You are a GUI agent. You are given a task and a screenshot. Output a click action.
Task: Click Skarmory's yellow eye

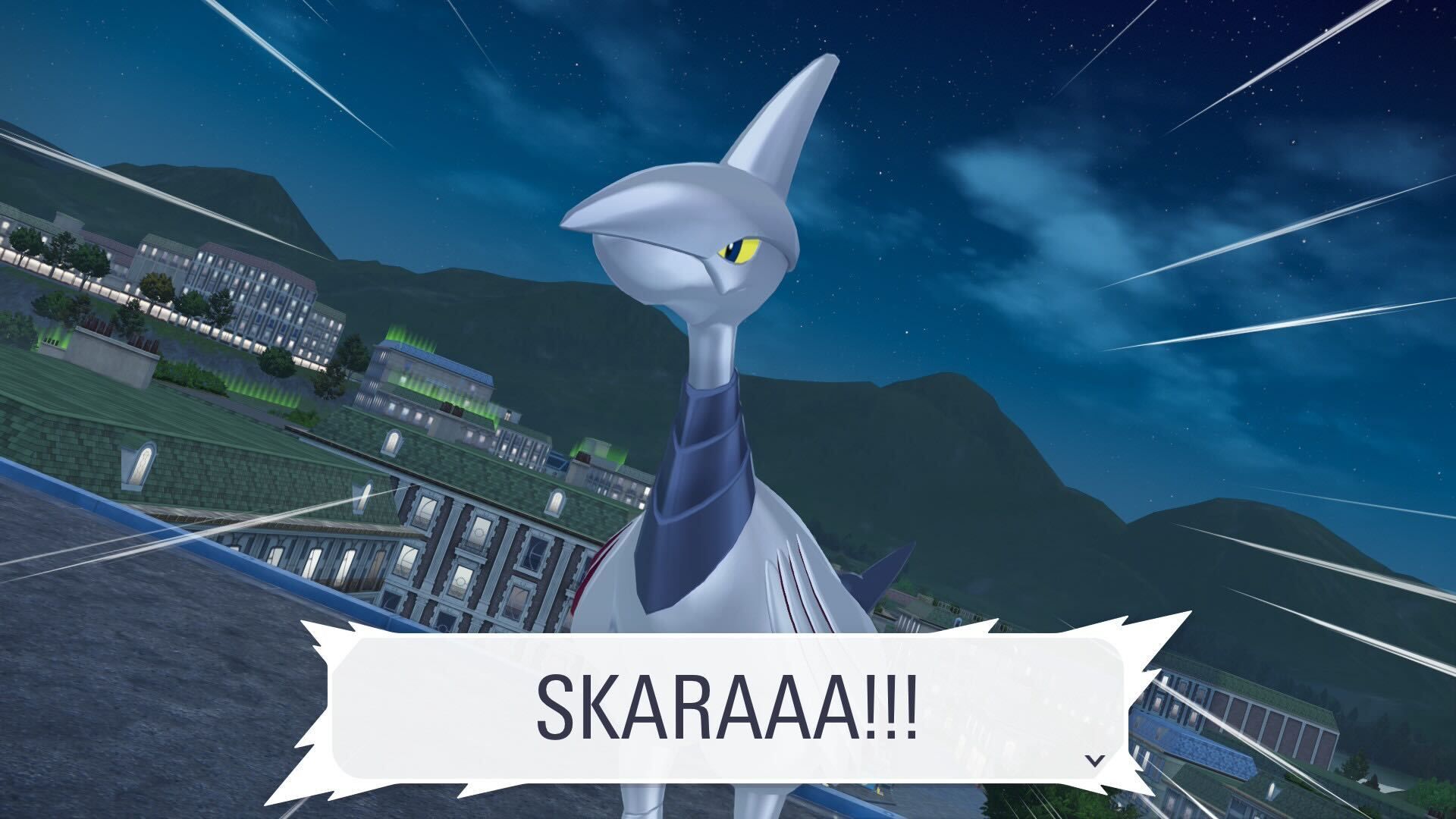[x=739, y=250]
